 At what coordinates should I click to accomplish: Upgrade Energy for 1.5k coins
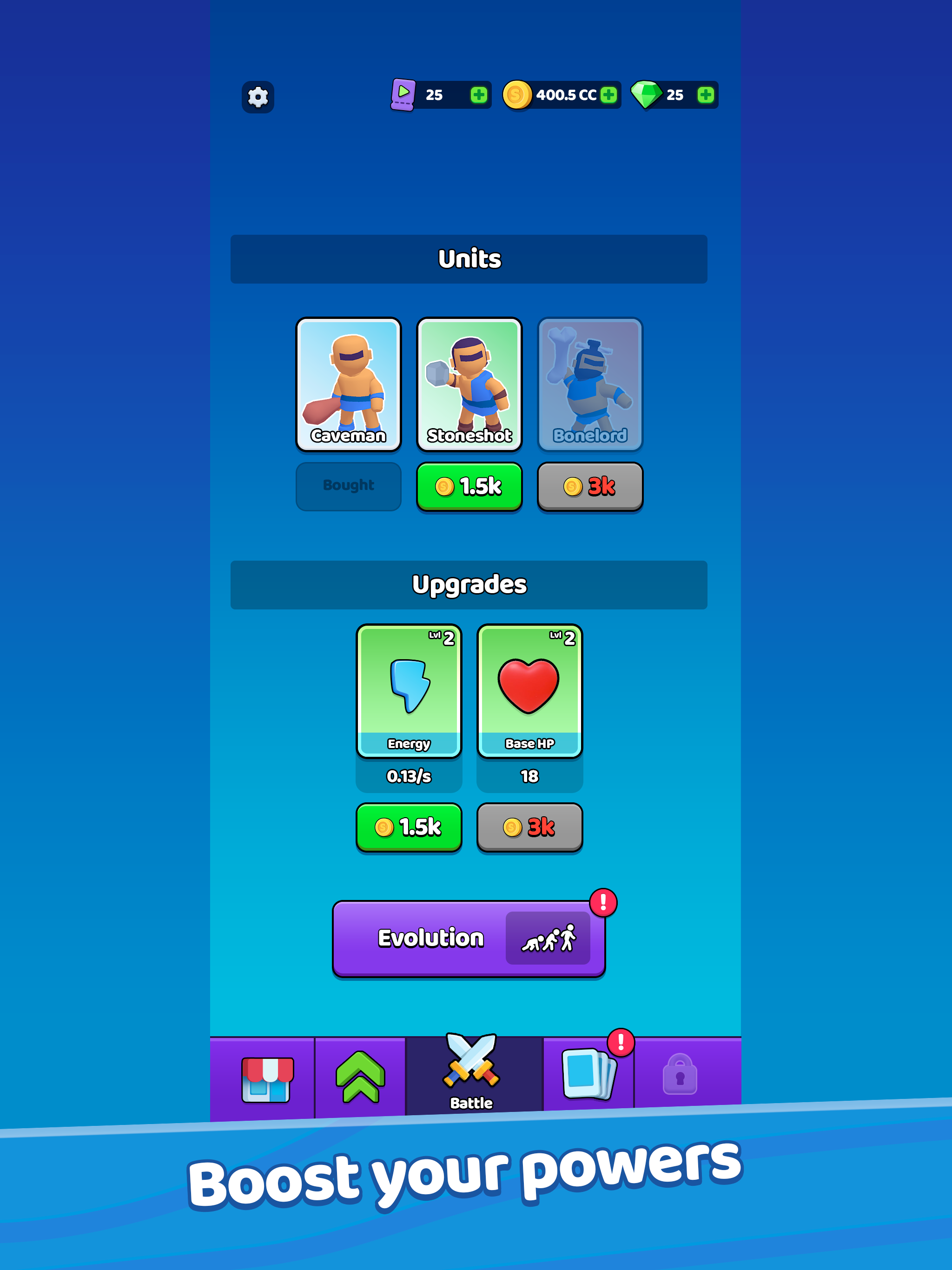point(408,827)
